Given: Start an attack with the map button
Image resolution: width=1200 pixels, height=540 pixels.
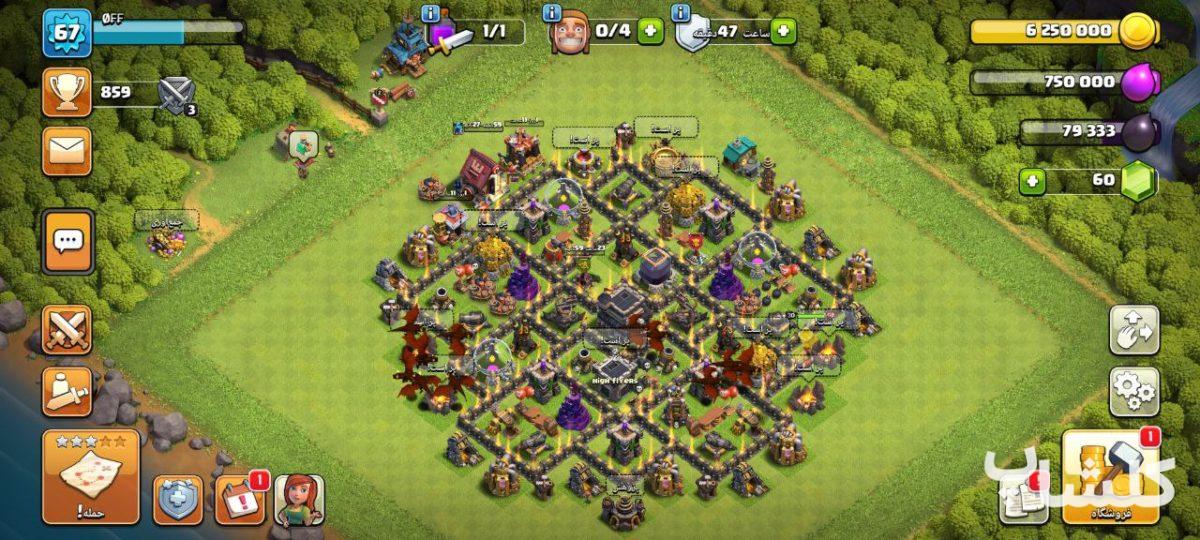Looking at the screenshot, I should [91, 477].
